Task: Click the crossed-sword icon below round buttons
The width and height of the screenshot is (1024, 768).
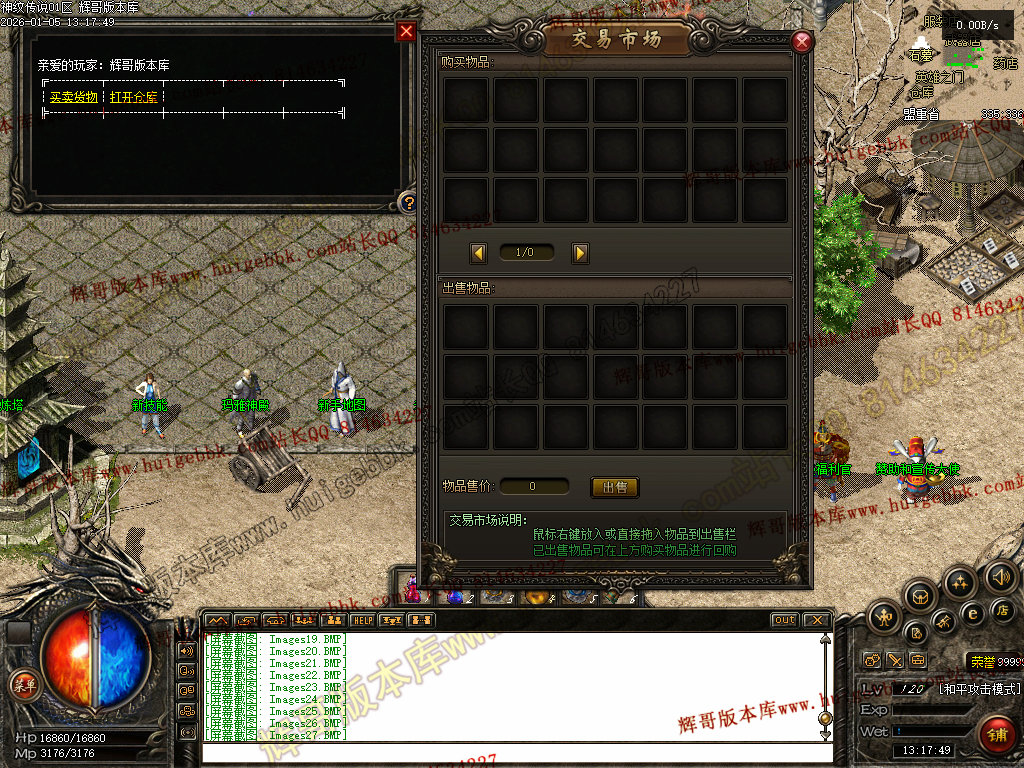Action: (x=895, y=661)
